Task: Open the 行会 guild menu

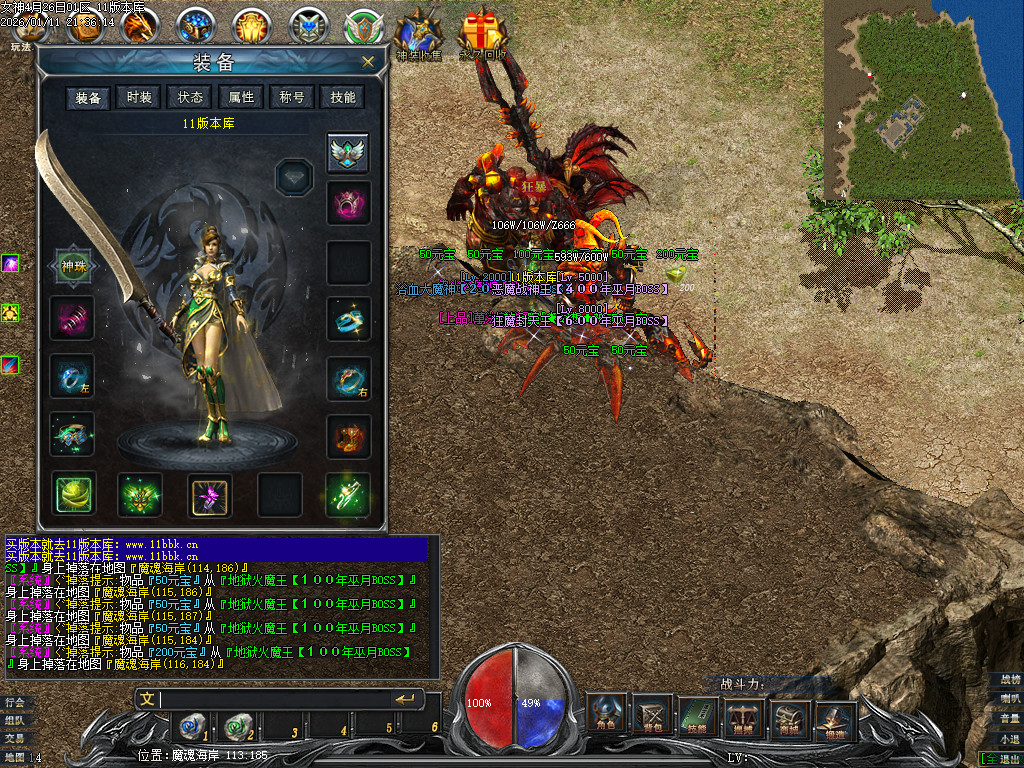Action: click(14, 702)
